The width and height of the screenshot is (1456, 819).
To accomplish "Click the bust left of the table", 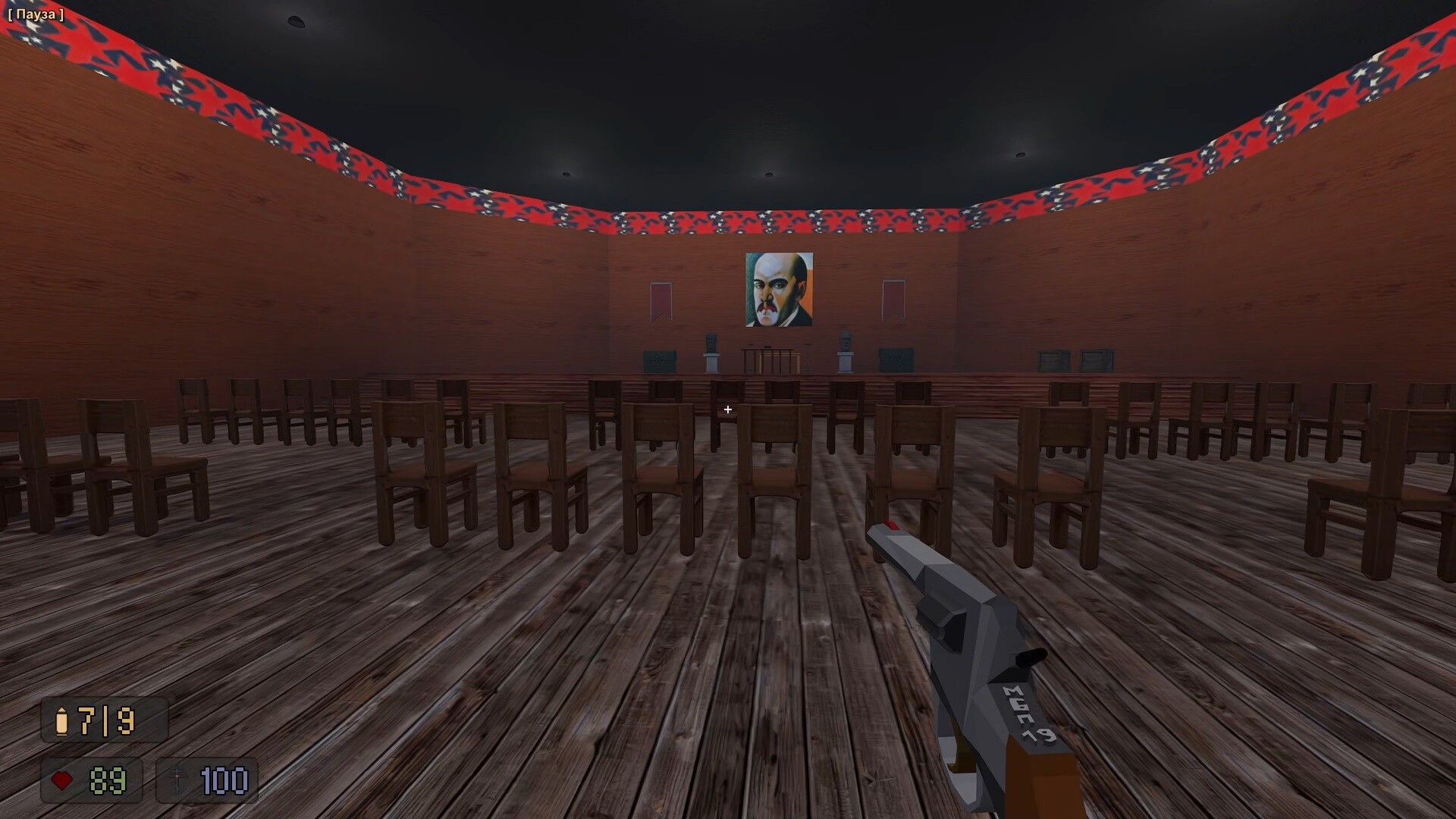I will (x=711, y=343).
